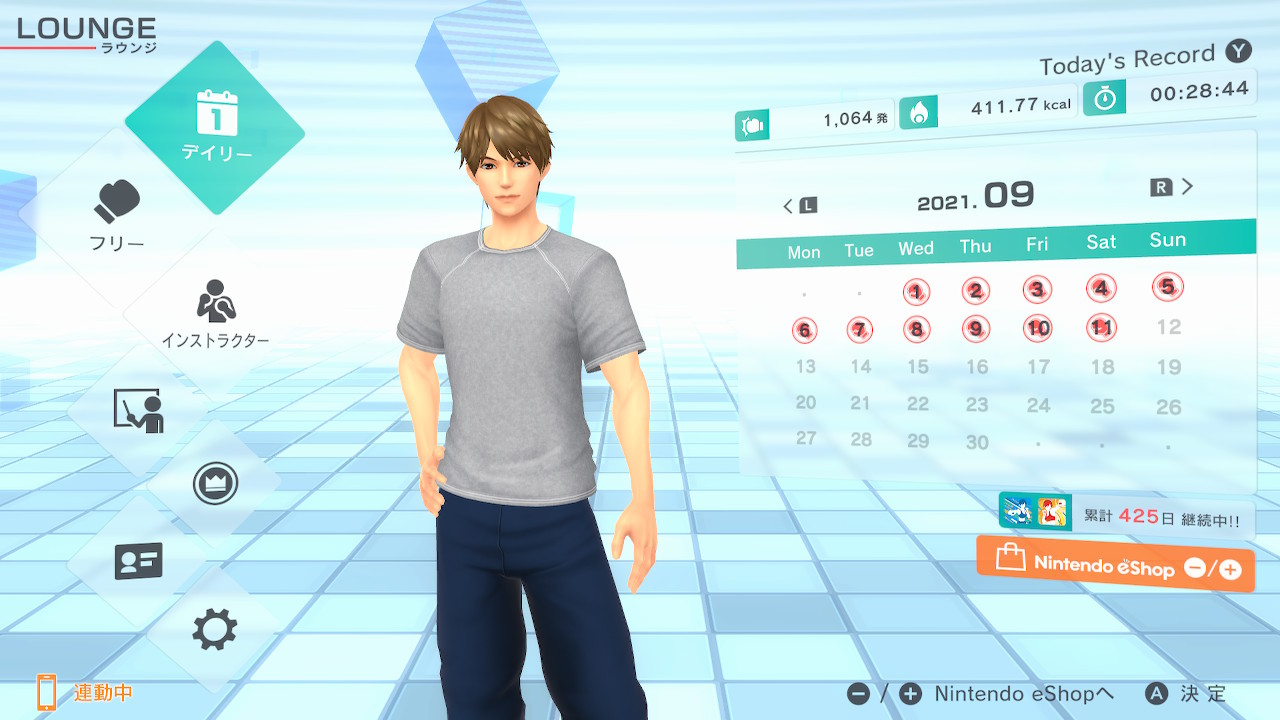The height and width of the screenshot is (720, 1280).
Task: Go to the previous calendar month arrow
Action: (799, 206)
